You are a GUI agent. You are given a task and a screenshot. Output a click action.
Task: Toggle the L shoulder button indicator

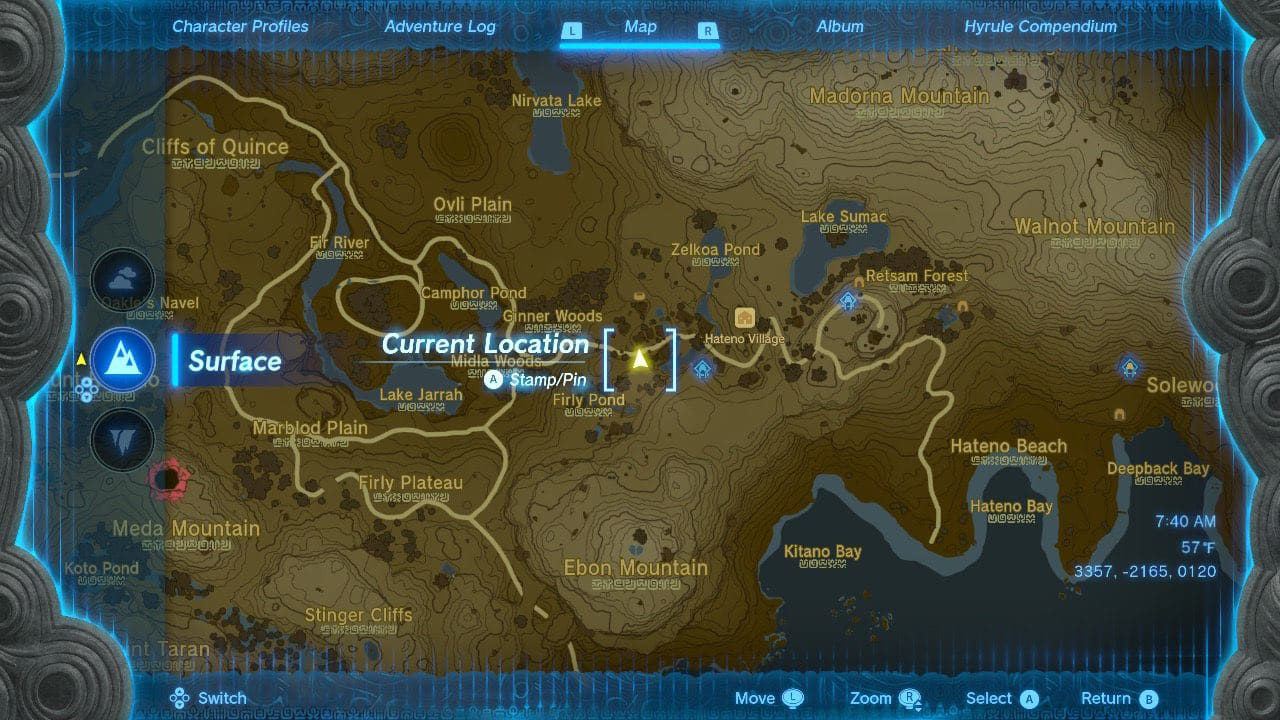coord(572,30)
